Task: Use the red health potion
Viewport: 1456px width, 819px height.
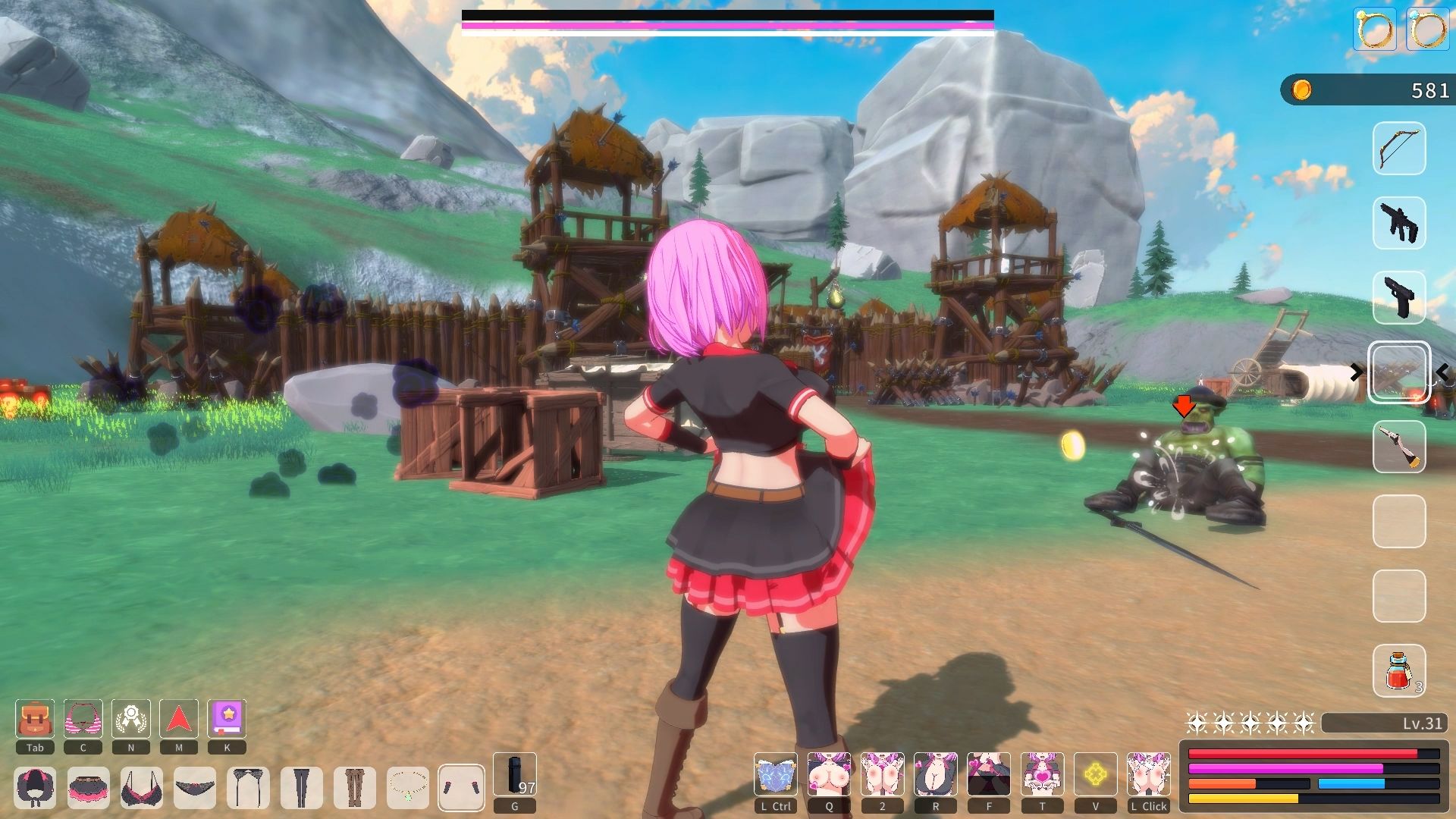Action: [x=1399, y=670]
